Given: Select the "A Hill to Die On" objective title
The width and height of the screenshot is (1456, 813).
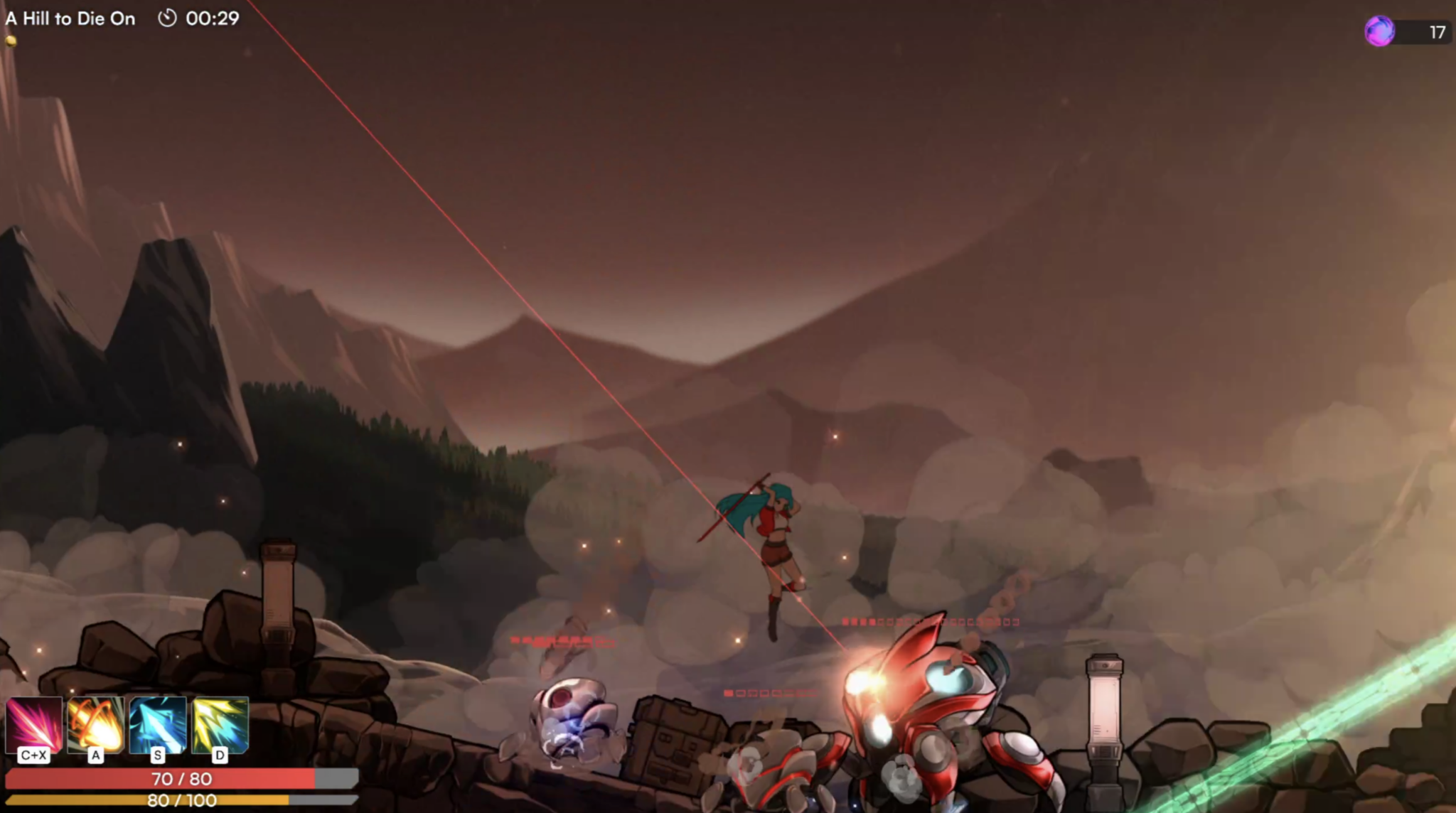Looking at the screenshot, I should (70, 18).
